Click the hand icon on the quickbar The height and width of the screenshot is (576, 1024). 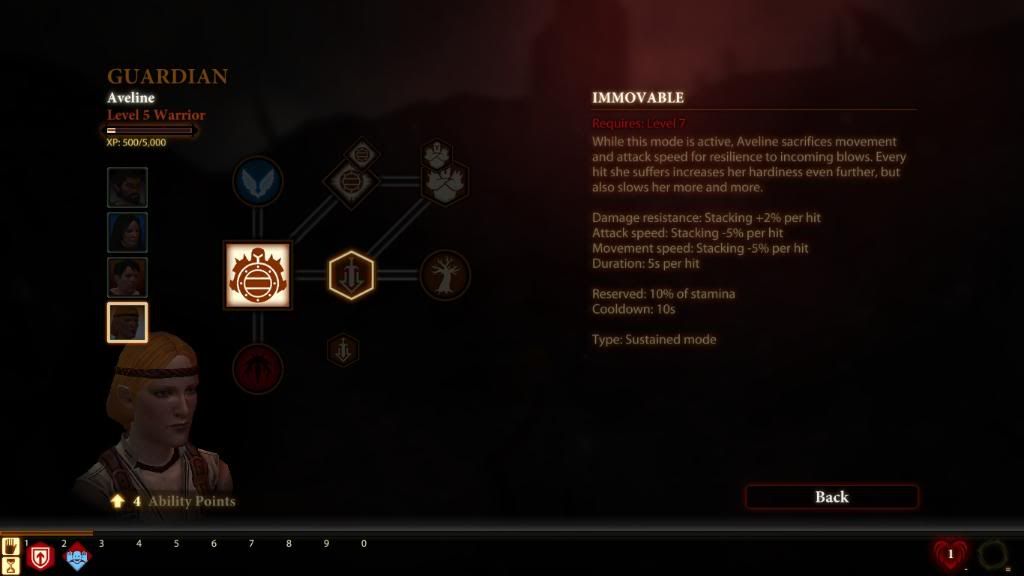pos(12,546)
